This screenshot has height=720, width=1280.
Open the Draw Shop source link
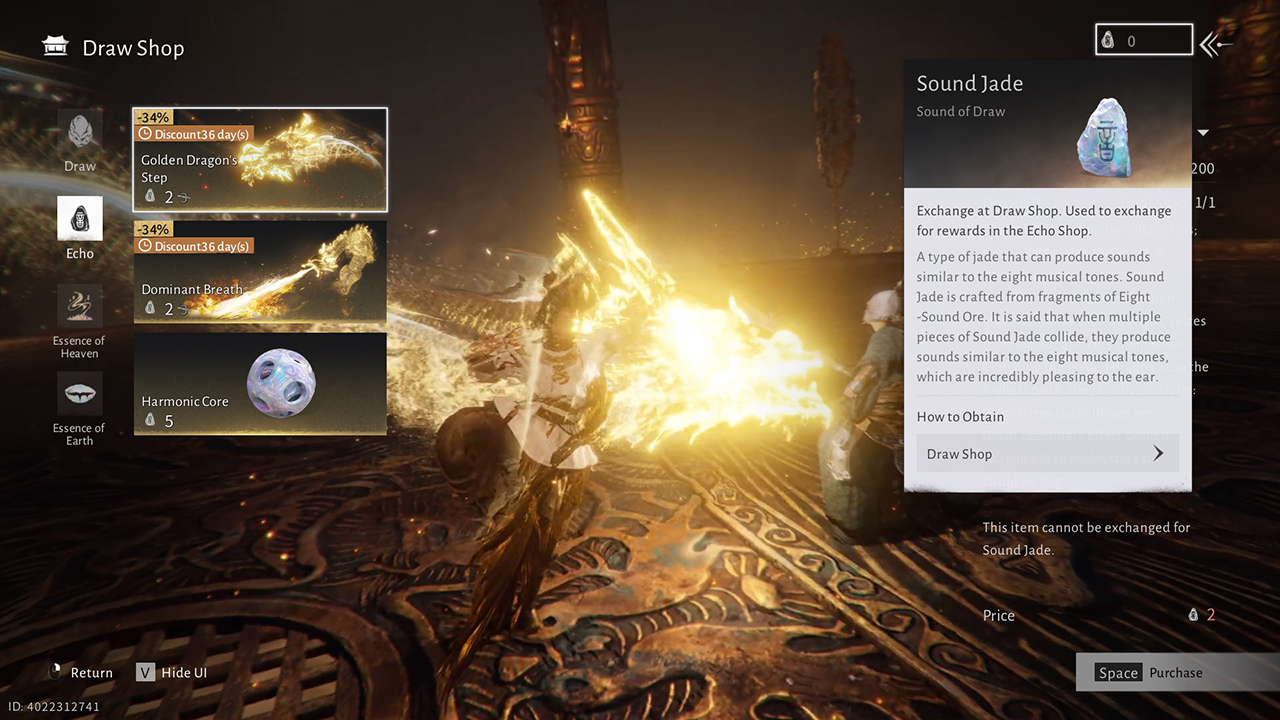(x=1047, y=454)
